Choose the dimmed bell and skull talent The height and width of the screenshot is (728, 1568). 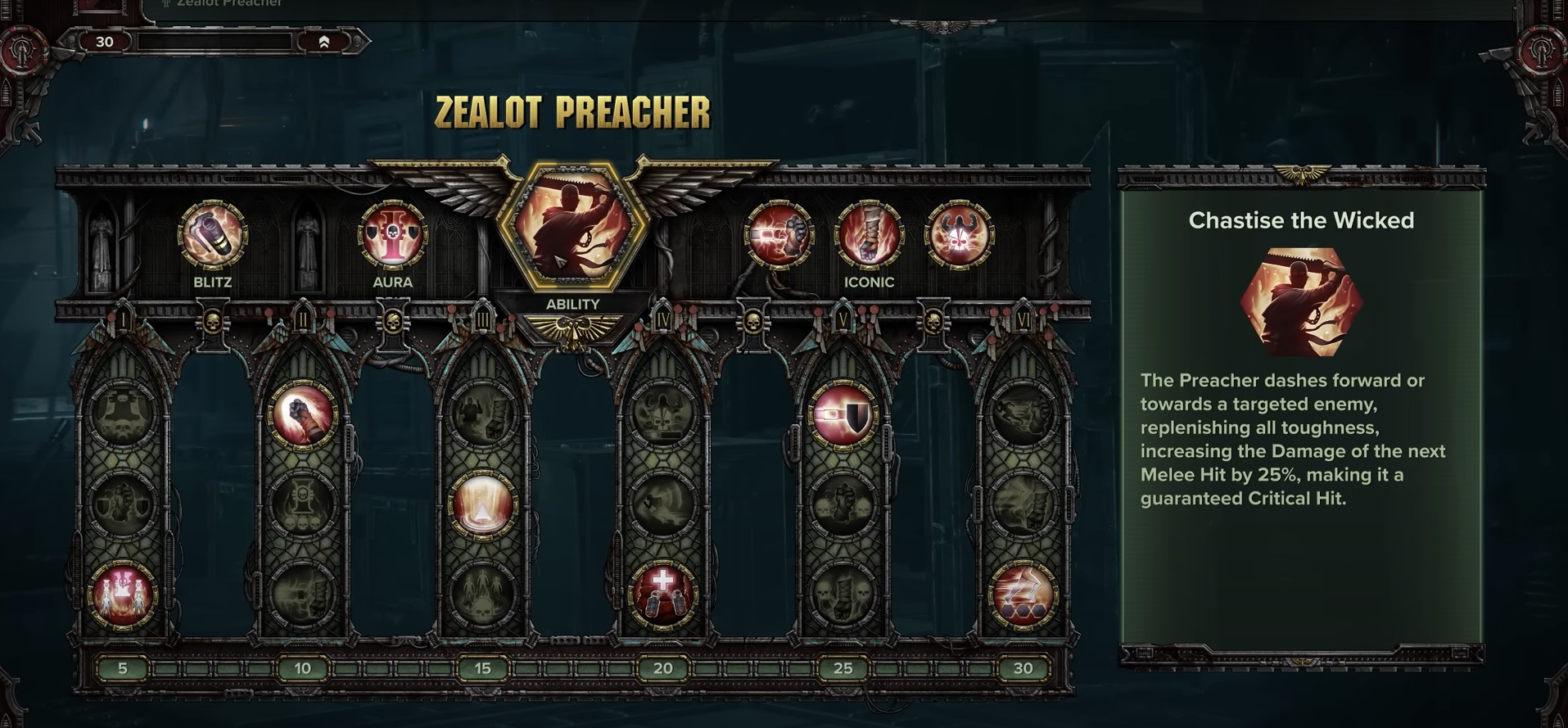[x=123, y=415]
